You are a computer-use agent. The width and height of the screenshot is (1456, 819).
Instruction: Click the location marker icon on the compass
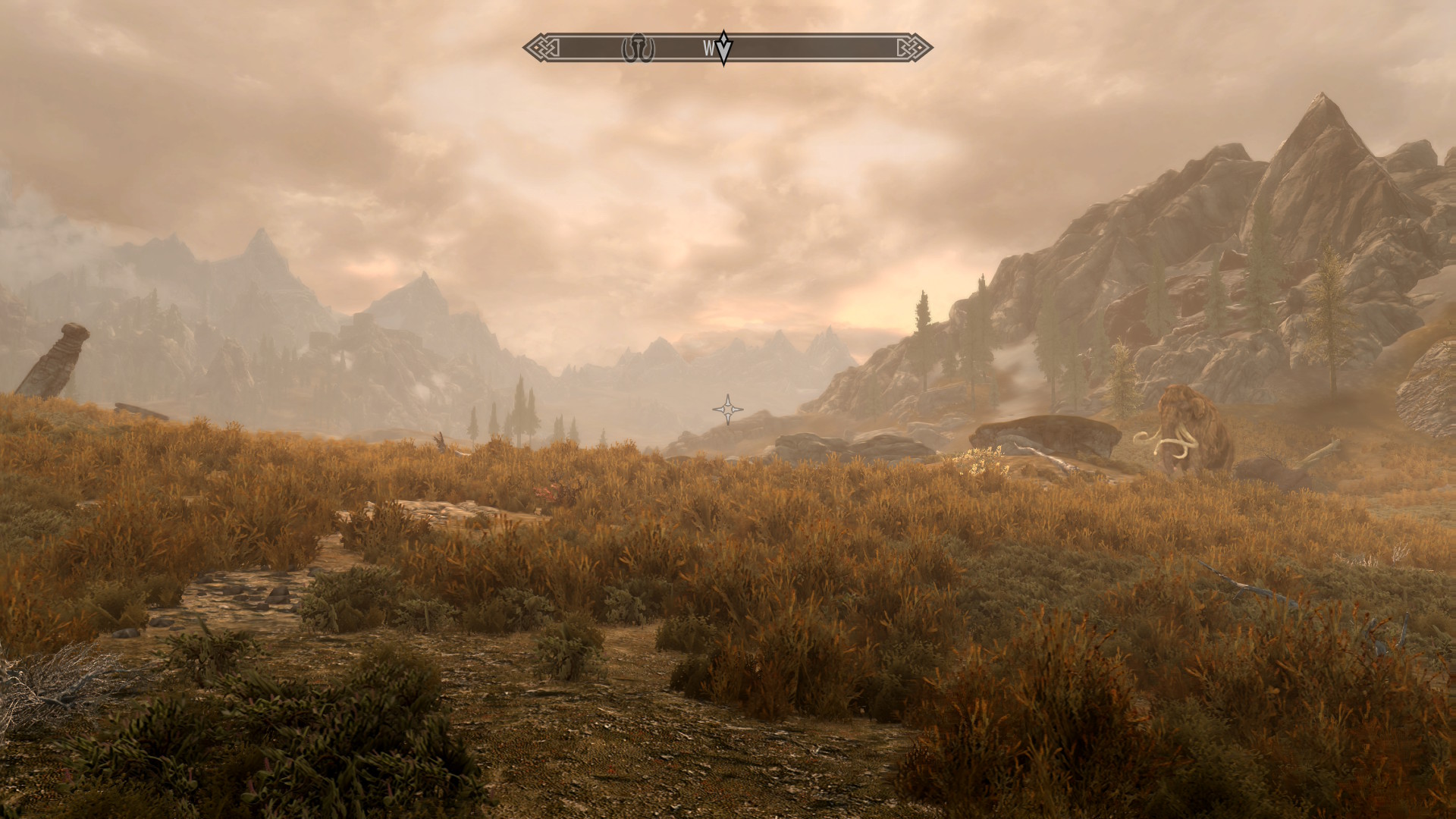[x=637, y=49]
